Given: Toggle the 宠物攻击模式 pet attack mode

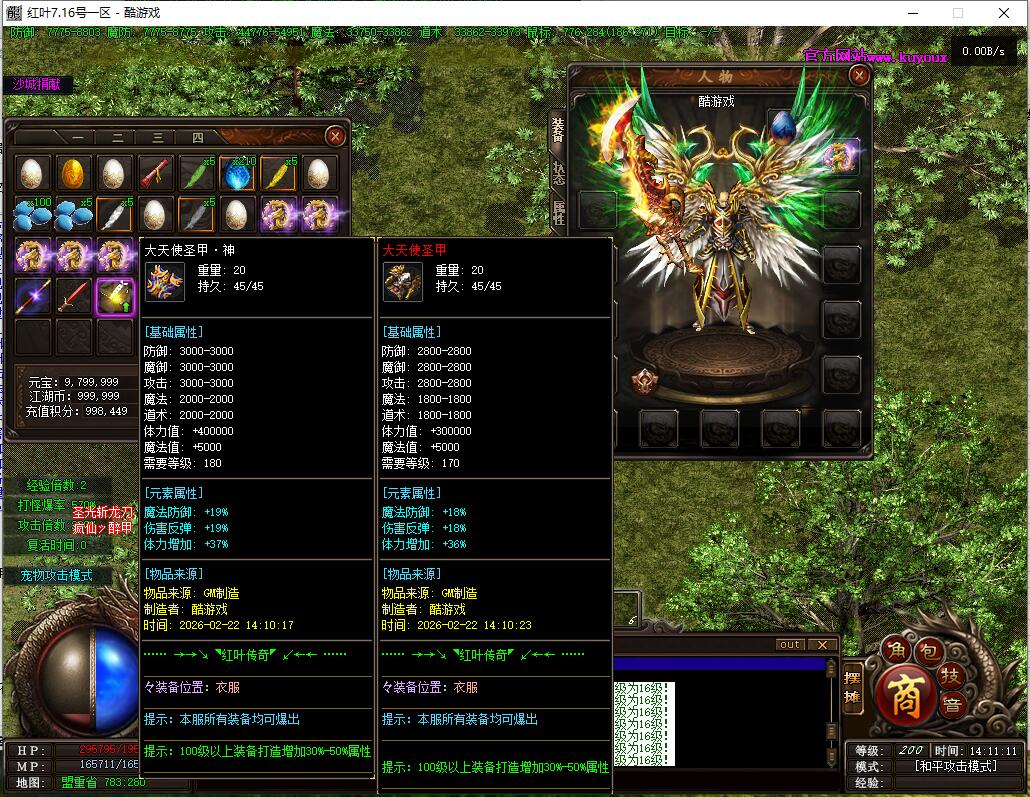Looking at the screenshot, I should pos(56,575).
